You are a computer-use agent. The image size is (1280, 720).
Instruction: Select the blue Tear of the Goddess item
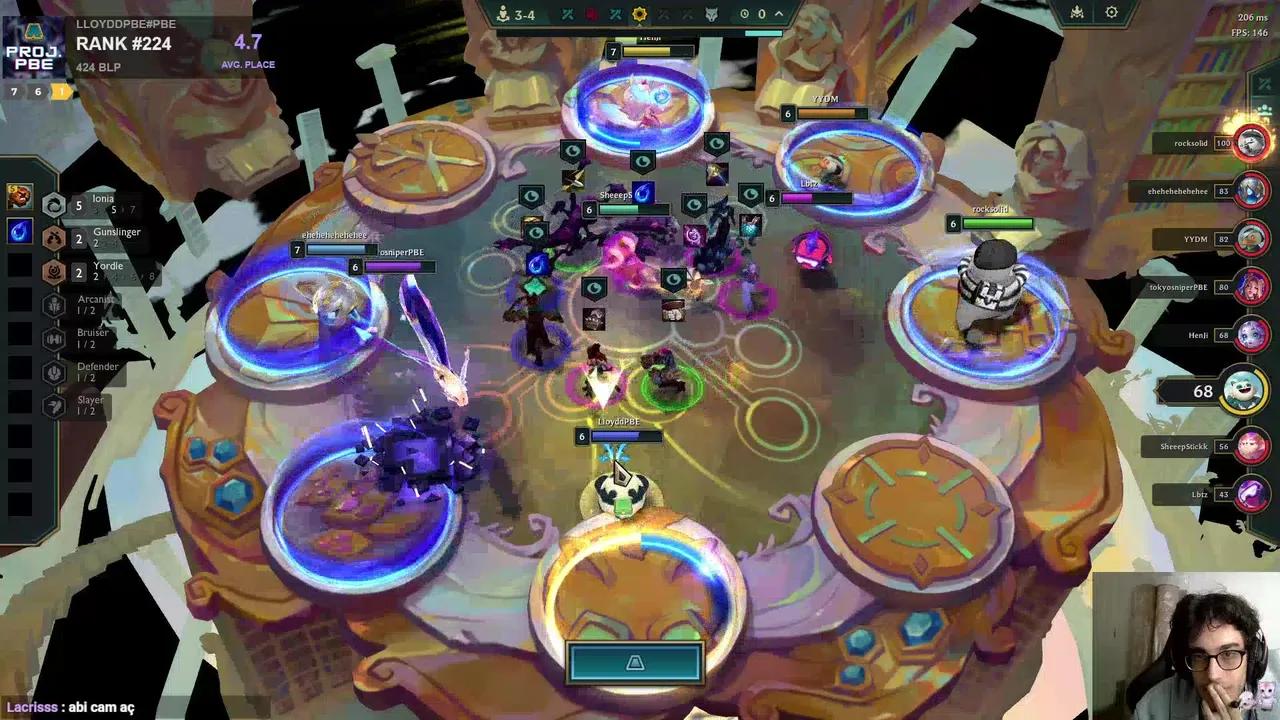tap(20, 231)
